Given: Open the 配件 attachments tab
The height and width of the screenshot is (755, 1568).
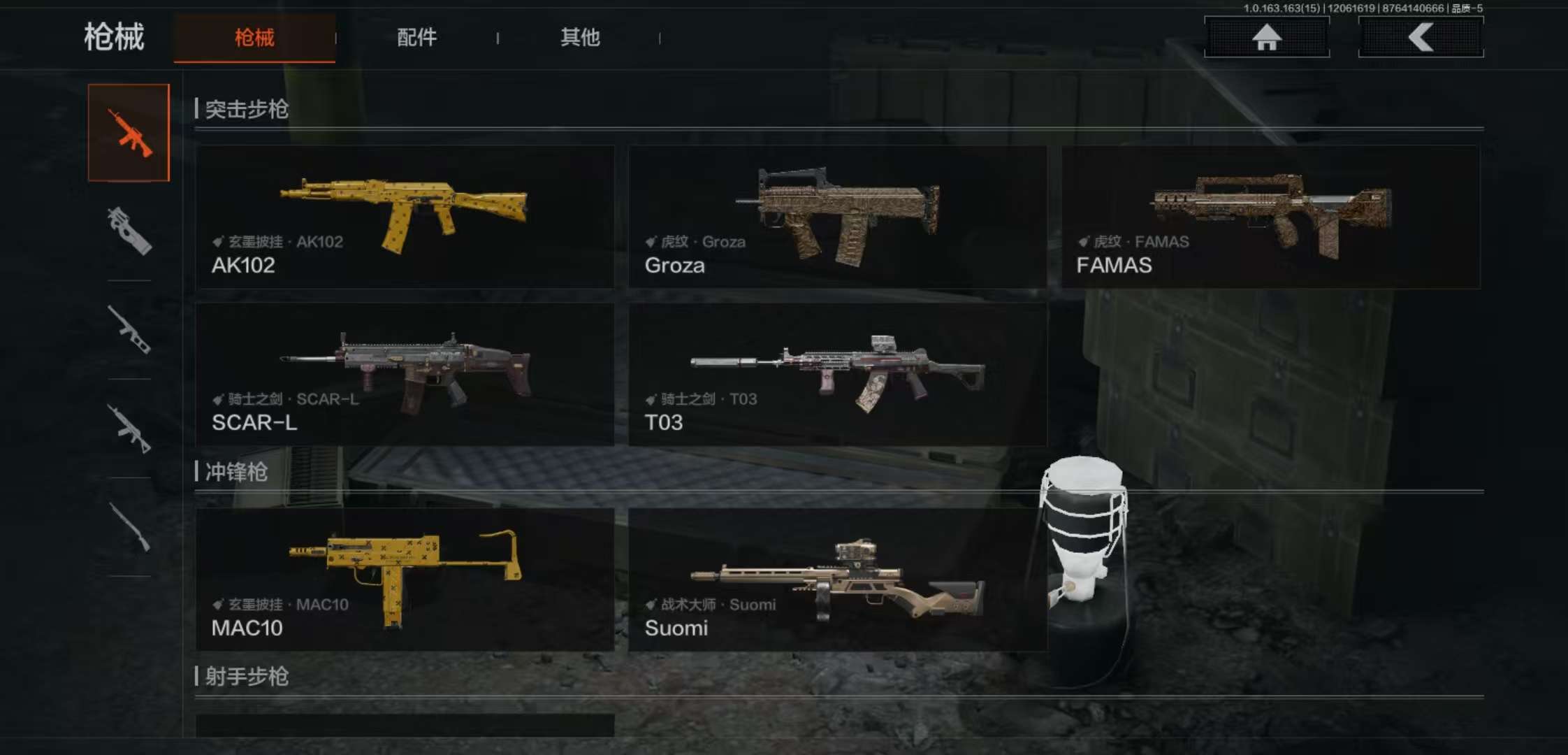Looking at the screenshot, I should tap(416, 38).
